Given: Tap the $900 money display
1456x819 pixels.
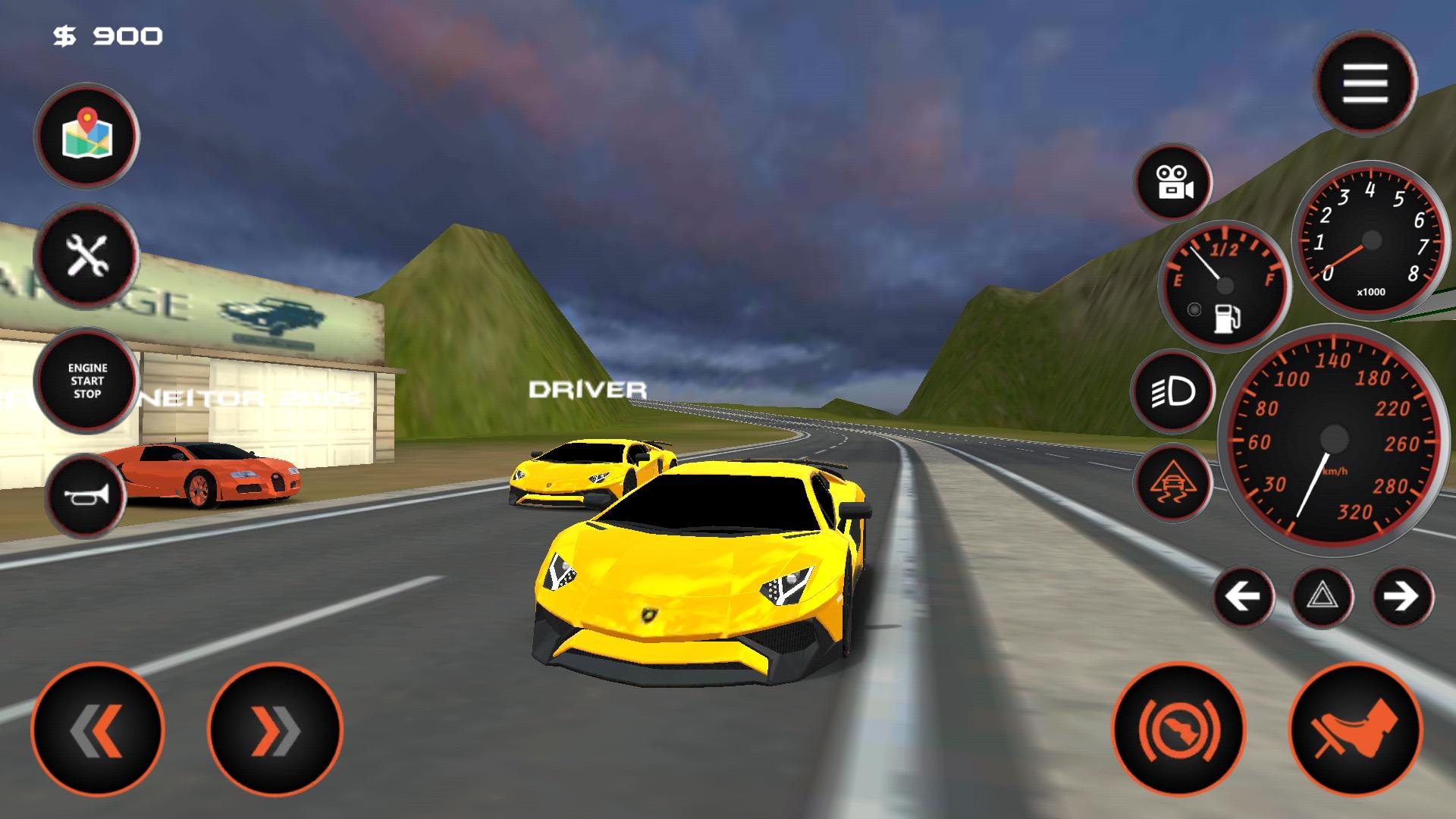Looking at the screenshot, I should (106, 33).
